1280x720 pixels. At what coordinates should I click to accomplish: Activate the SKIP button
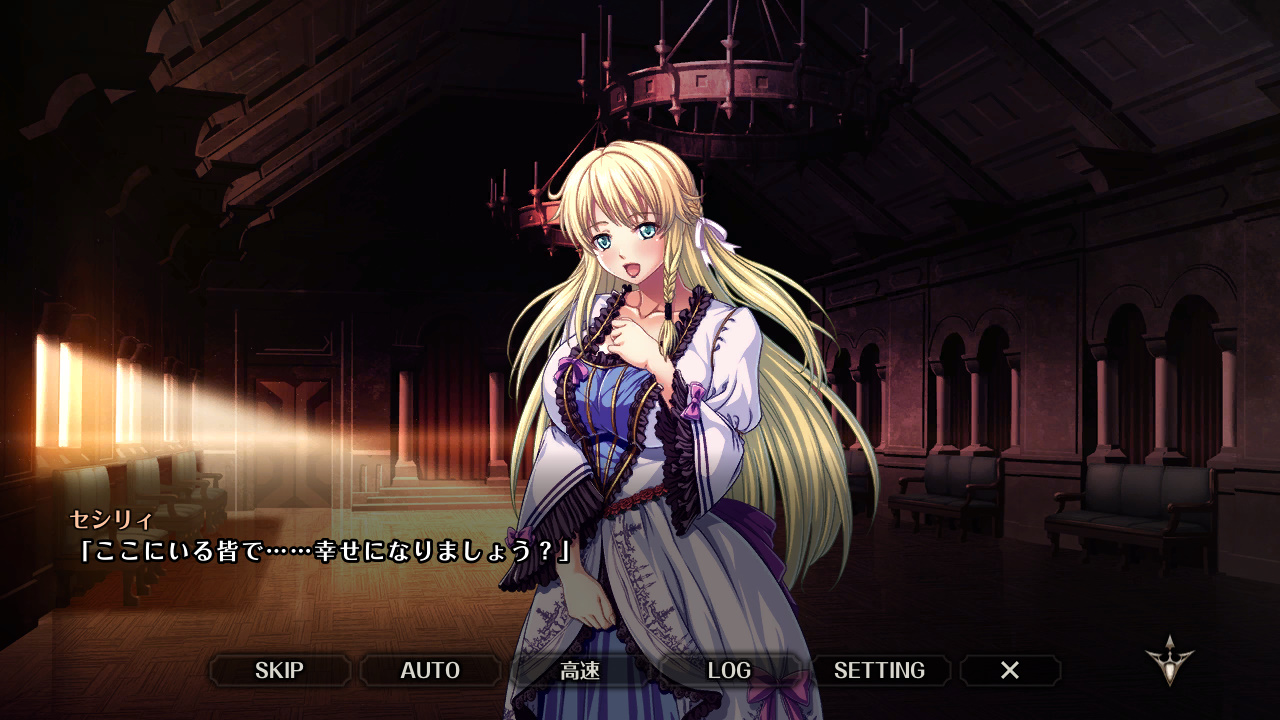coord(279,670)
